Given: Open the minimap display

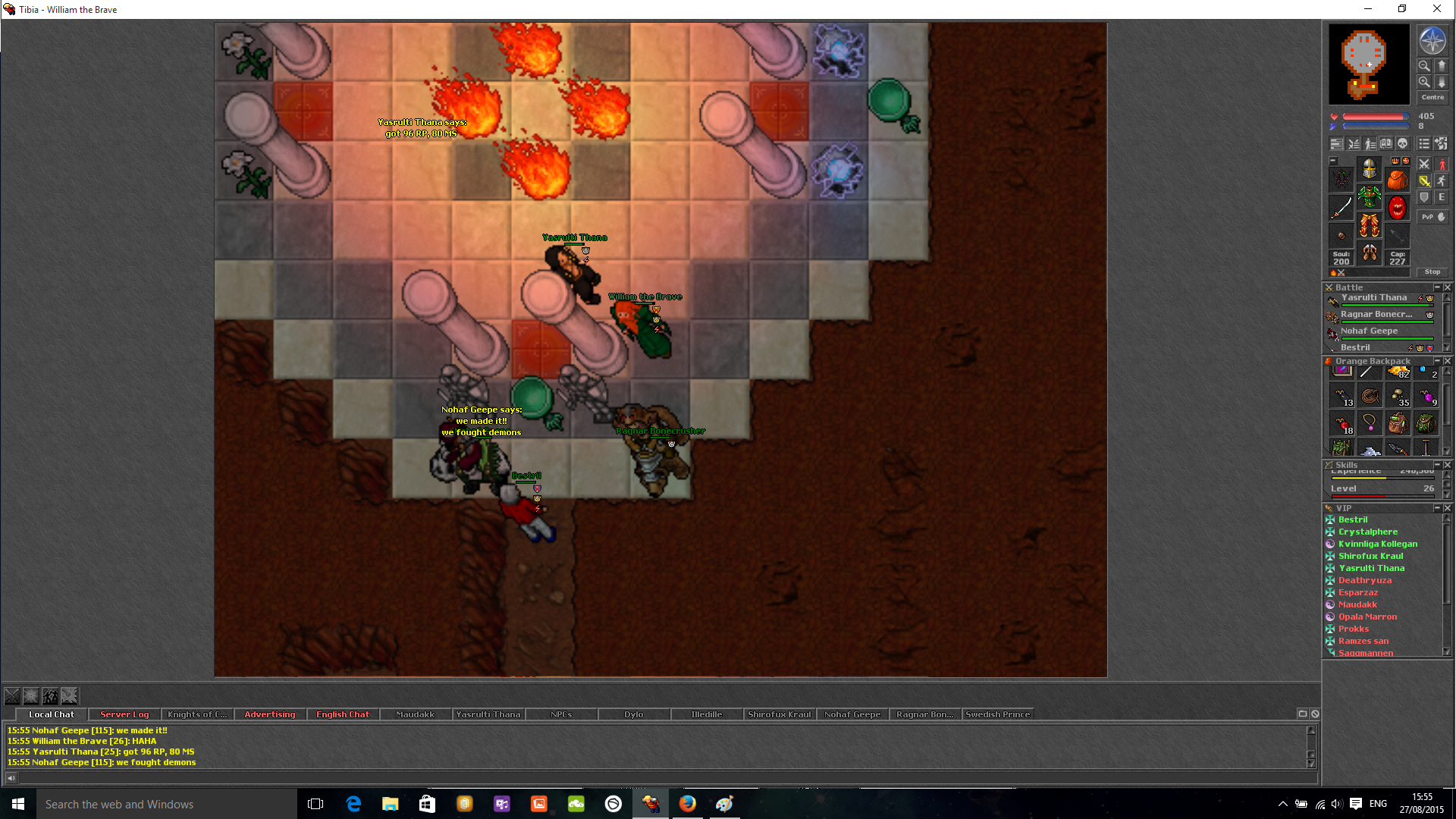Looking at the screenshot, I should click(1369, 64).
